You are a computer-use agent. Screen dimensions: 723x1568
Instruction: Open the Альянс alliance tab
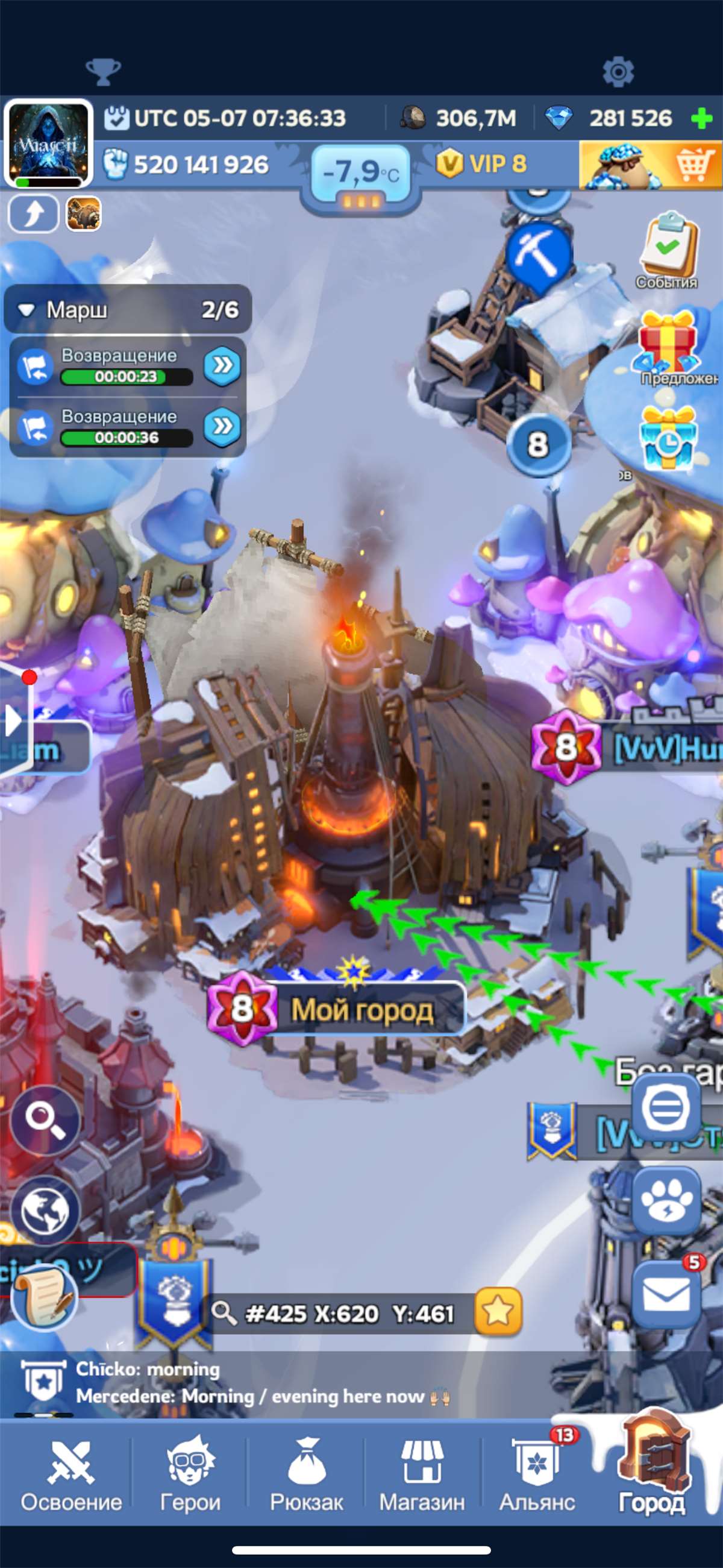pos(537,1476)
